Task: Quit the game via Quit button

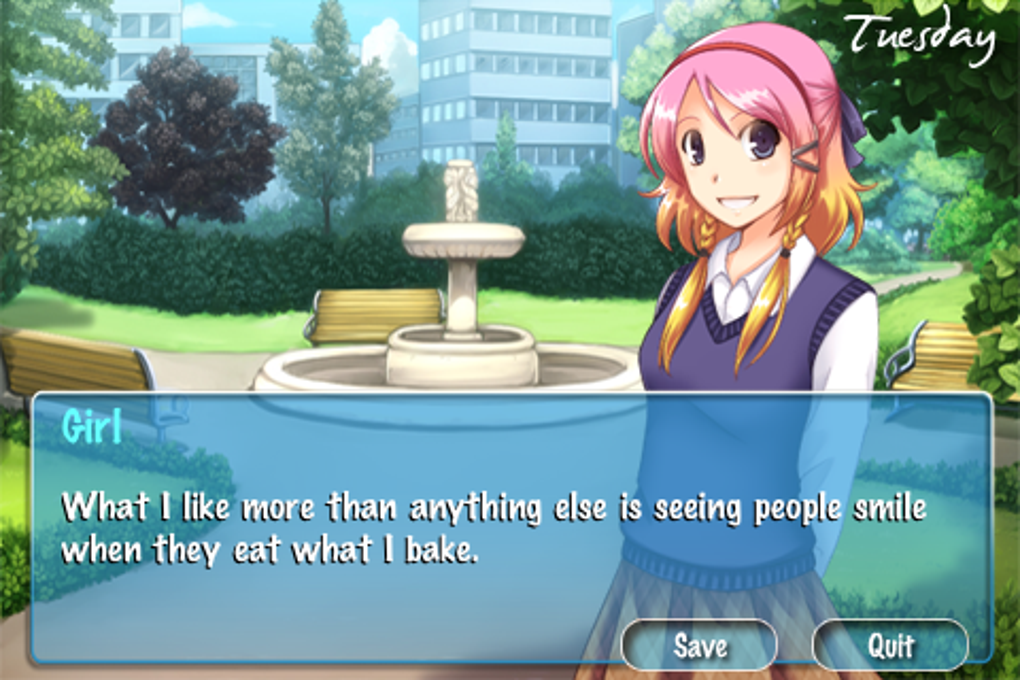Action: coord(889,645)
